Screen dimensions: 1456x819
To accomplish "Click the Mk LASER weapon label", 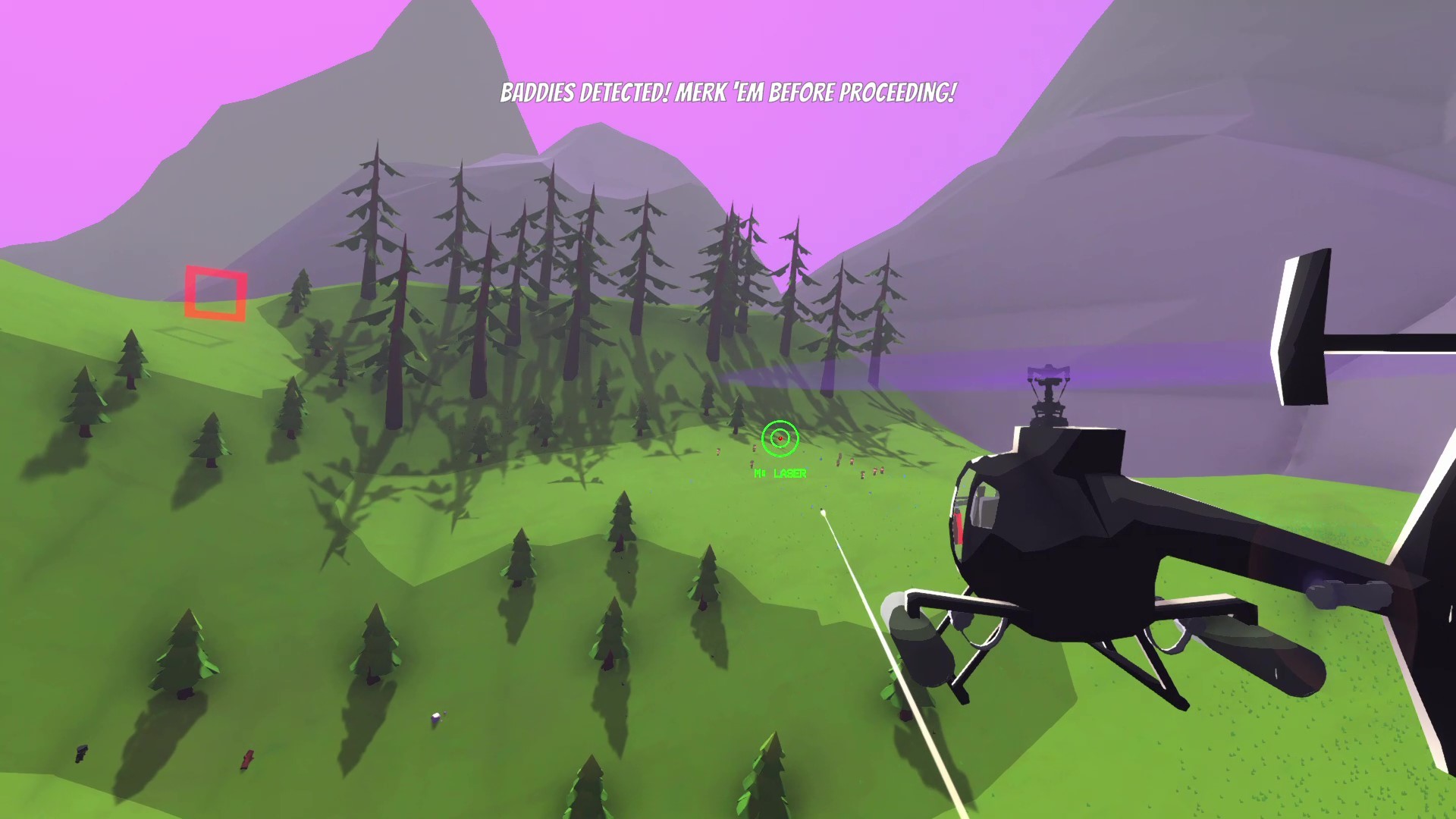I will click(x=780, y=472).
